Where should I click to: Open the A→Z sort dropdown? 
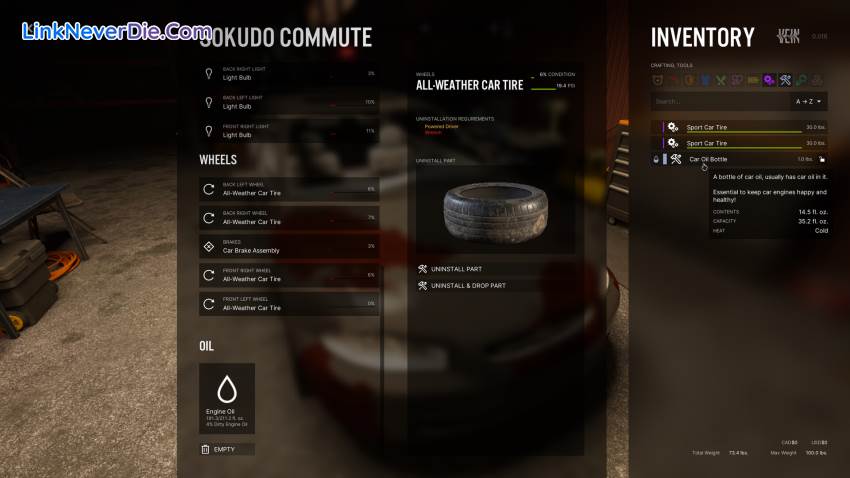810,101
